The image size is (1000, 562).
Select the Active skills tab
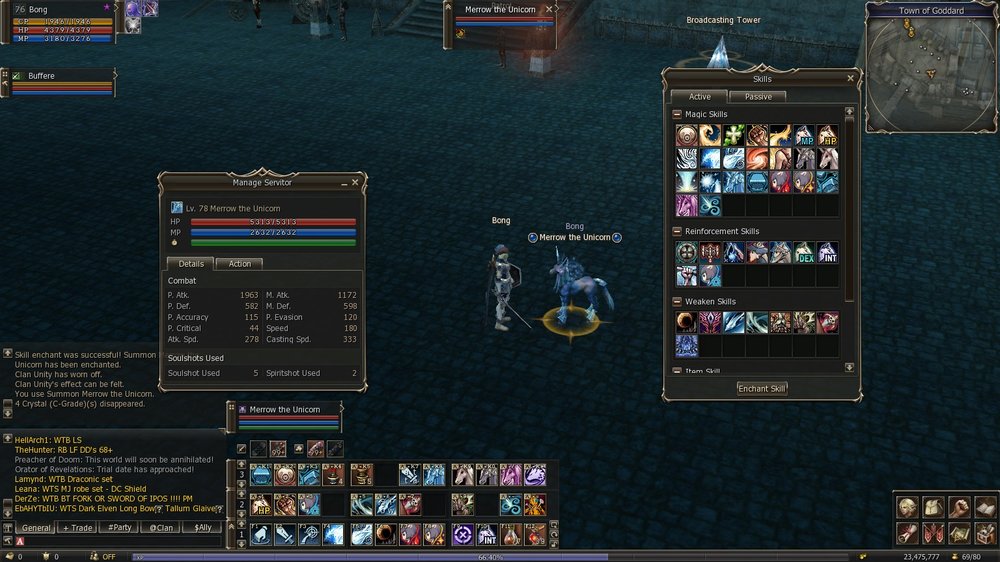pos(699,97)
